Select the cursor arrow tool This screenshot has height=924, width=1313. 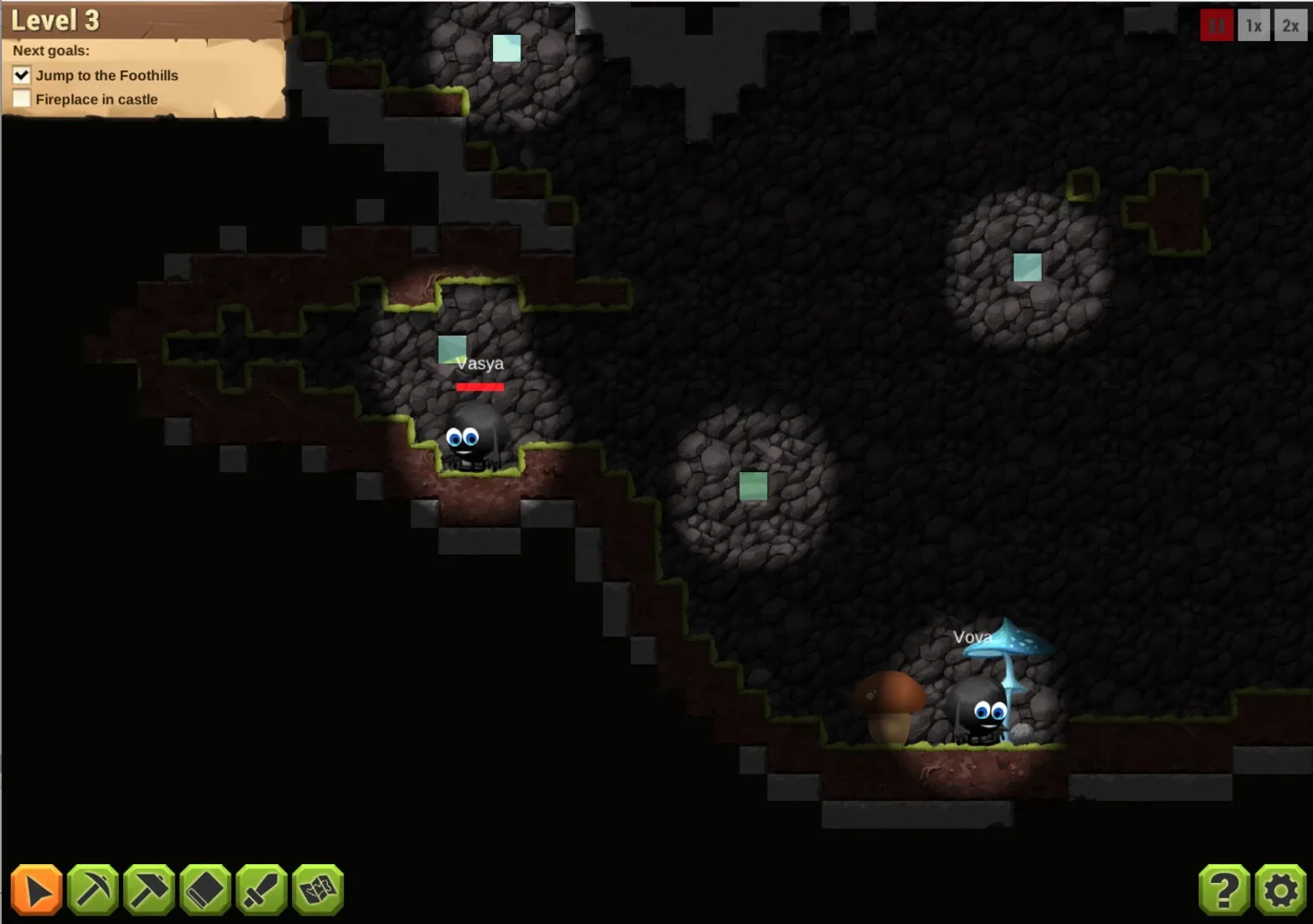click(x=36, y=890)
